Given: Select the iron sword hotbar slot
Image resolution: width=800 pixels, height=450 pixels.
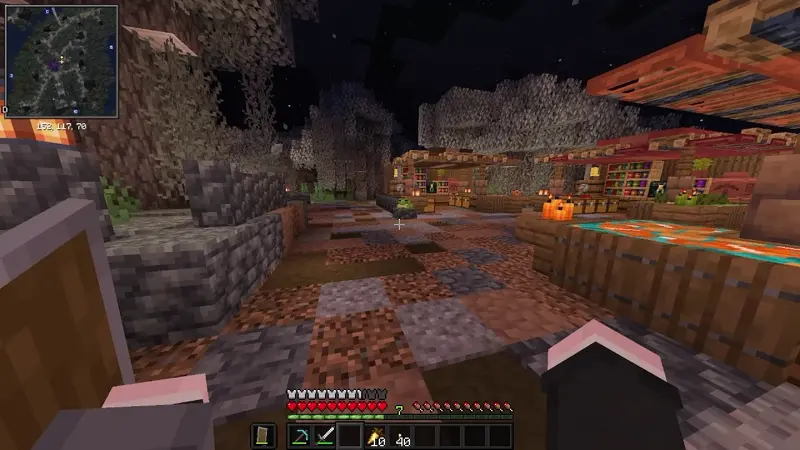Looking at the screenshot, I should (x=324, y=435).
